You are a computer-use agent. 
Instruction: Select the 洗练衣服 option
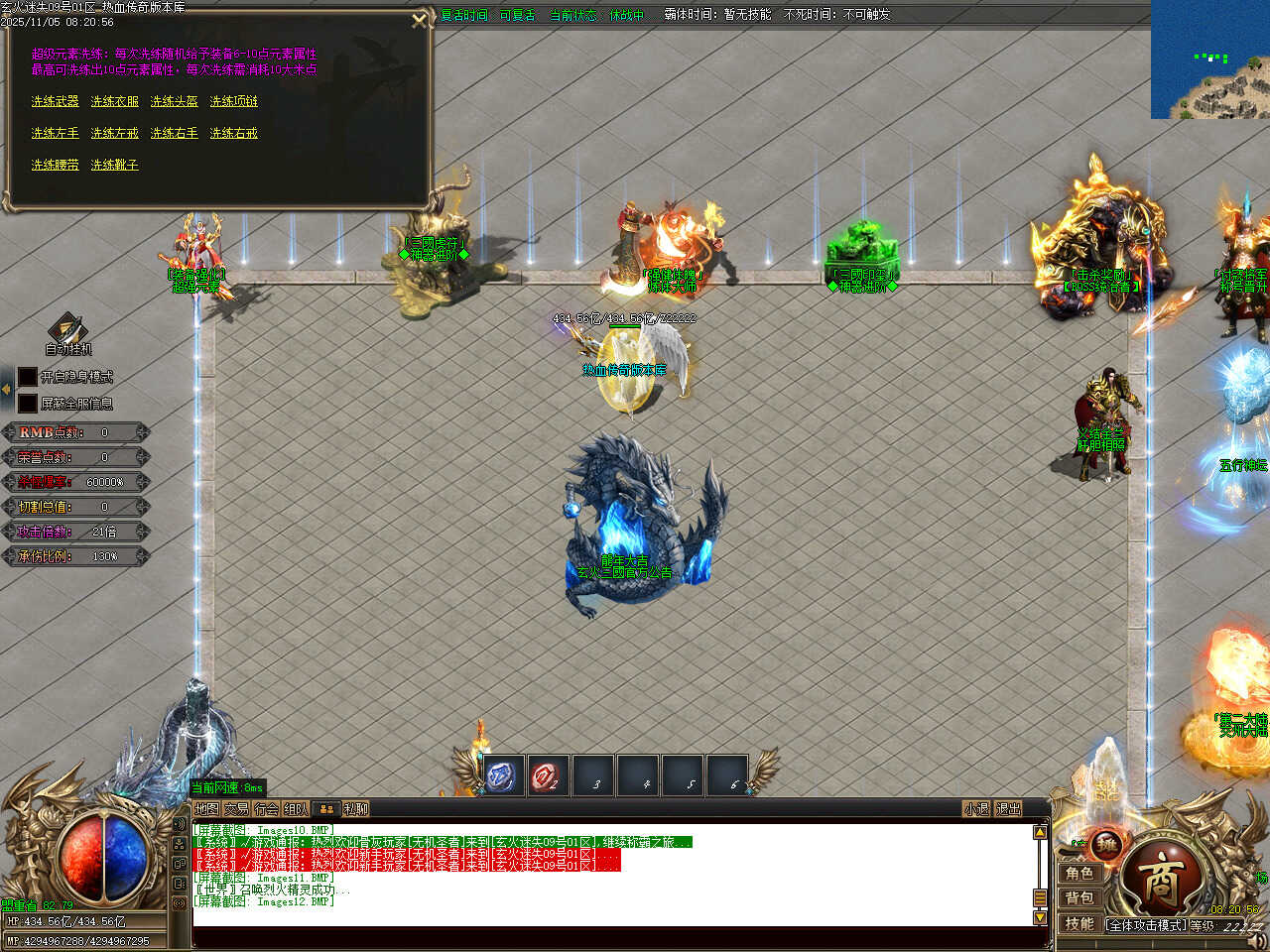pos(115,102)
